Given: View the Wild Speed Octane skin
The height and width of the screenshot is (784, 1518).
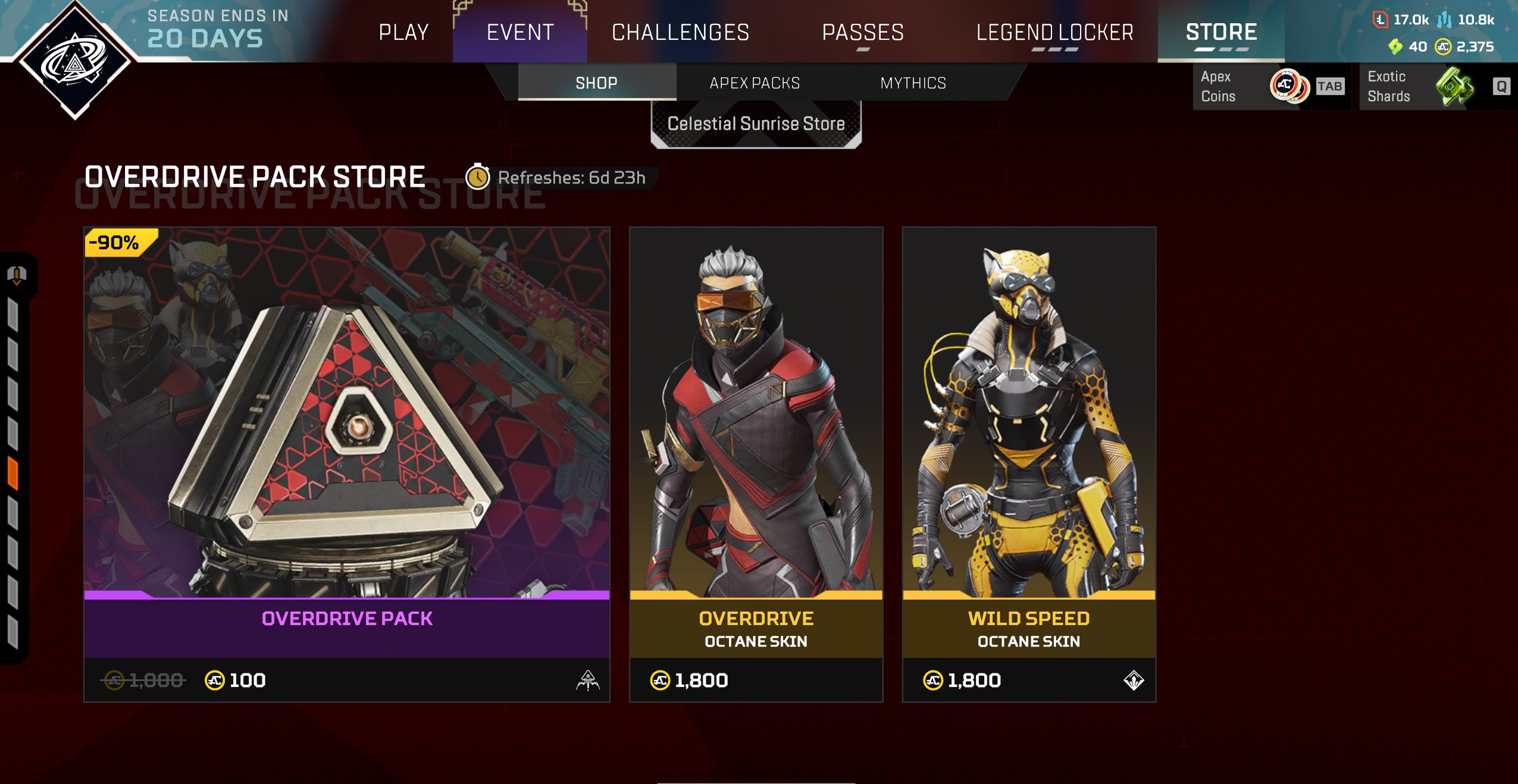Looking at the screenshot, I should coord(1029,464).
